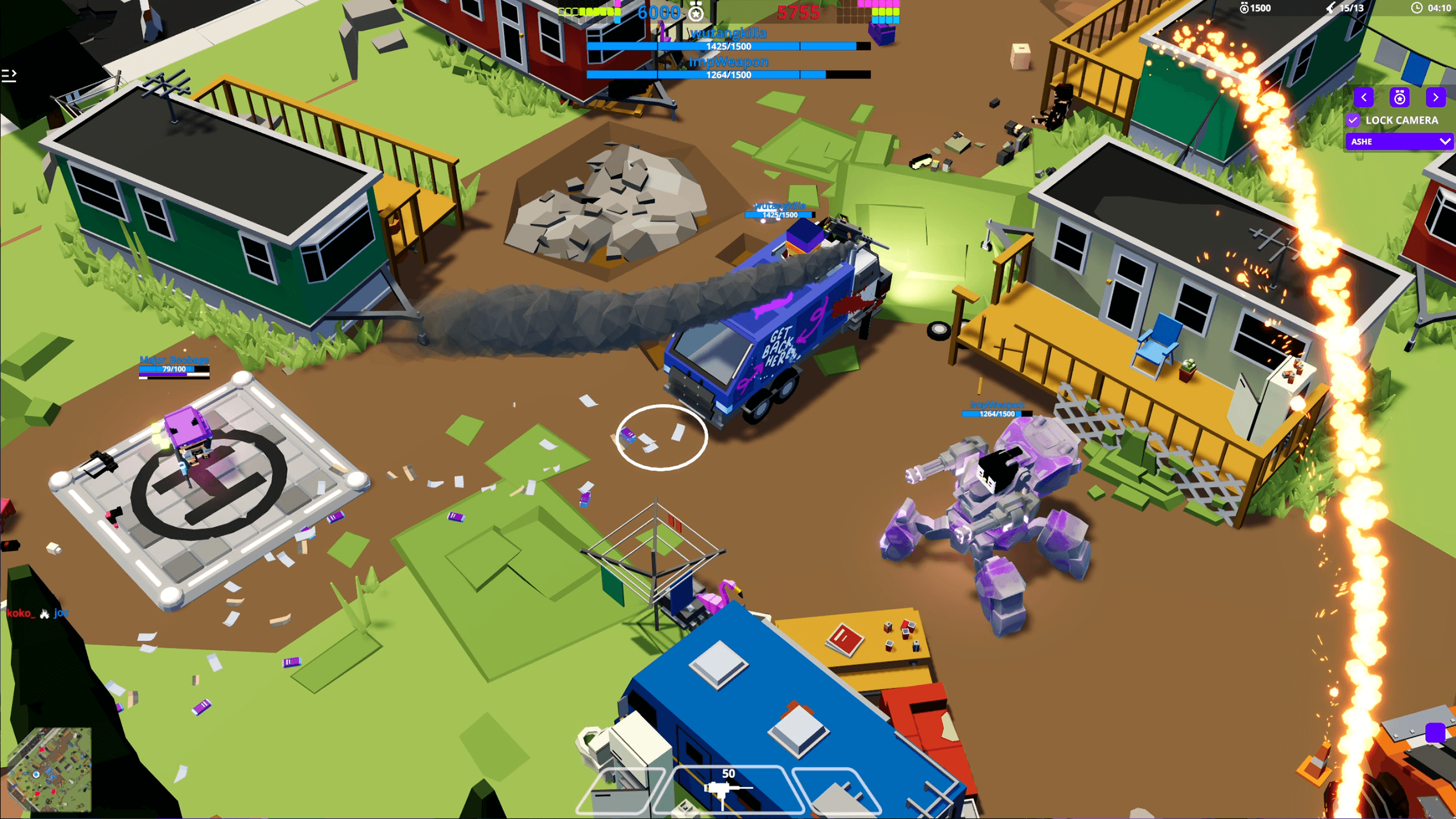
Task: Open the minimap
Action: (49, 770)
